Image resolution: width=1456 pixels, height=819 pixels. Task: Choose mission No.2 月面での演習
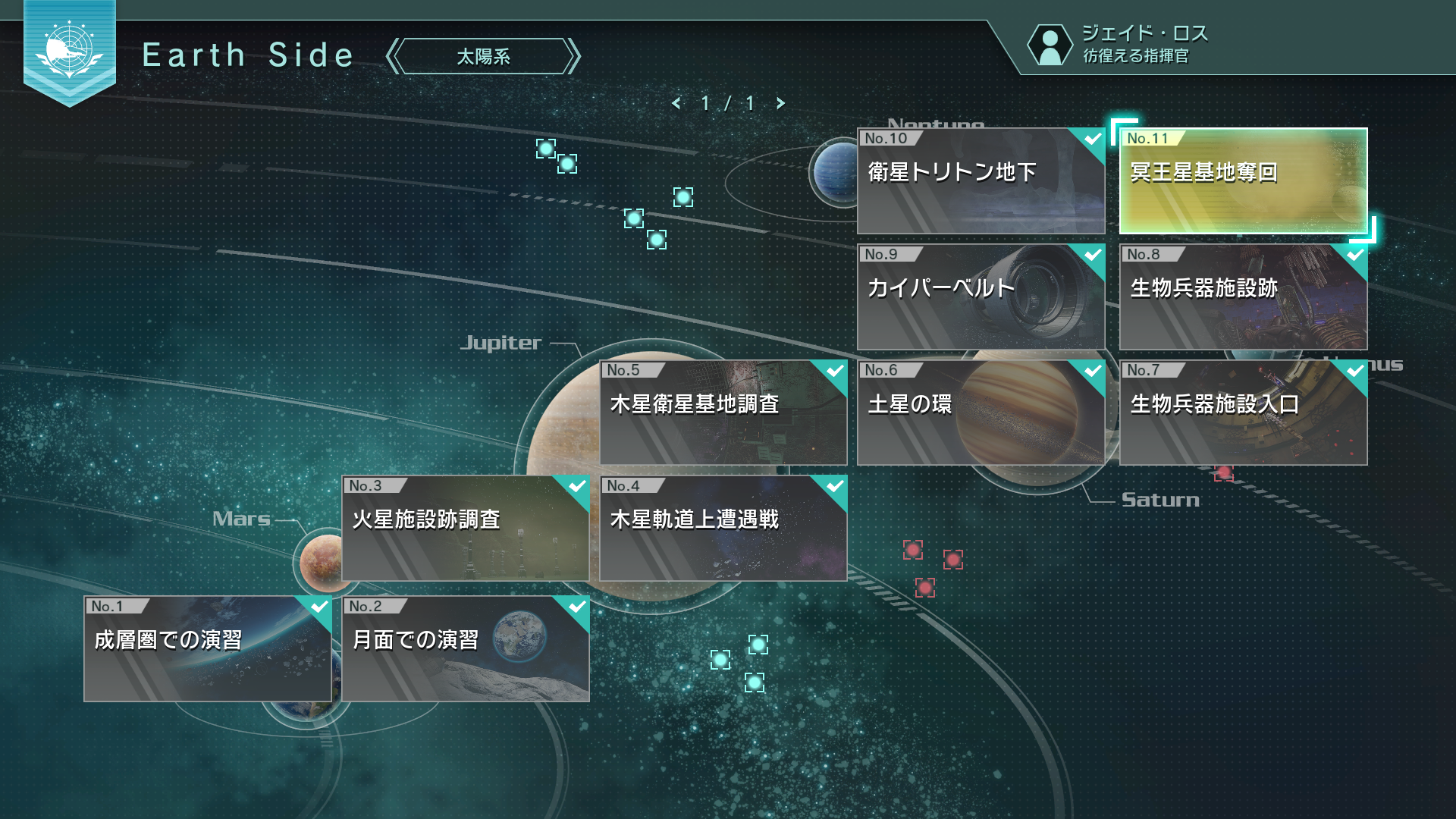point(465,648)
